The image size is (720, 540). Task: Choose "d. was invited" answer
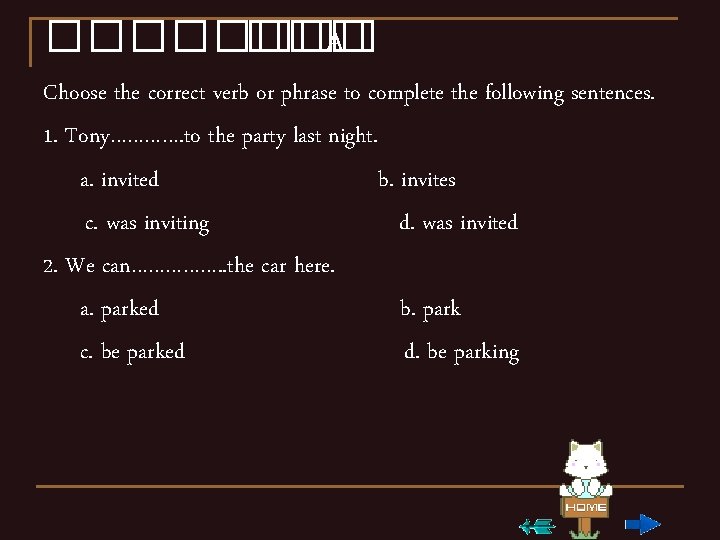[x=458, y=223]
